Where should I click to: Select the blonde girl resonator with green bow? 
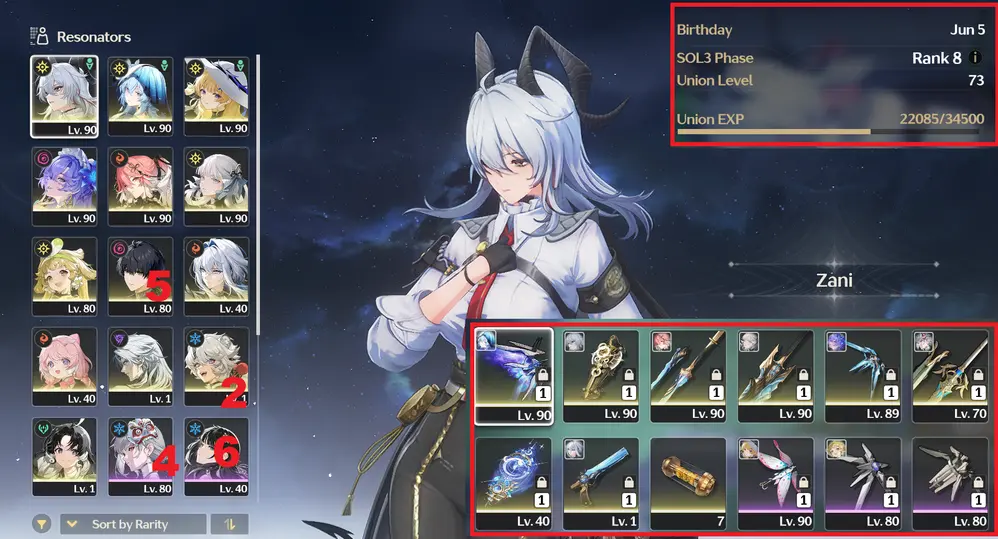(64, 275)
